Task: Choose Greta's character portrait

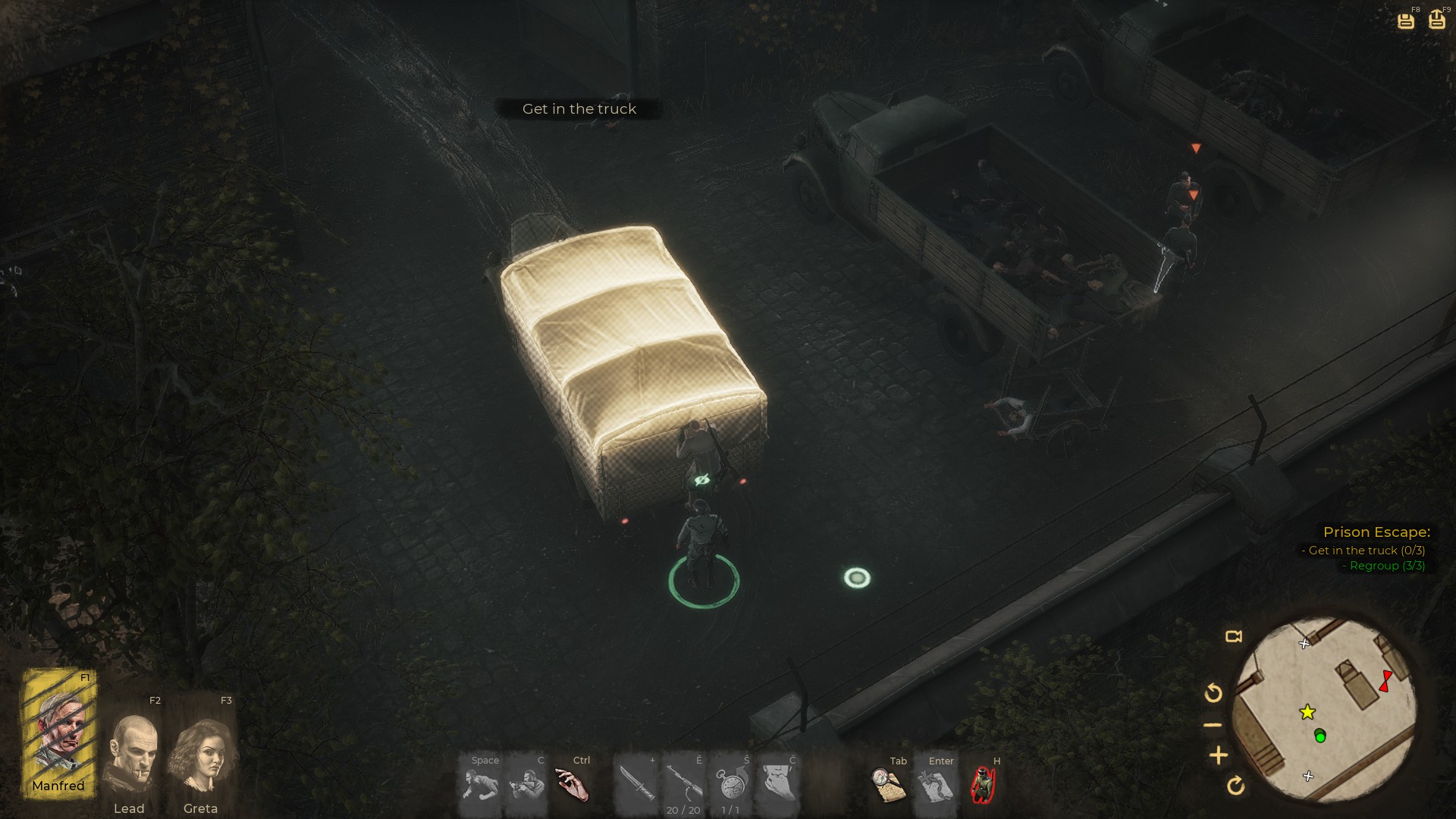Action: click(x=201, y=755)
